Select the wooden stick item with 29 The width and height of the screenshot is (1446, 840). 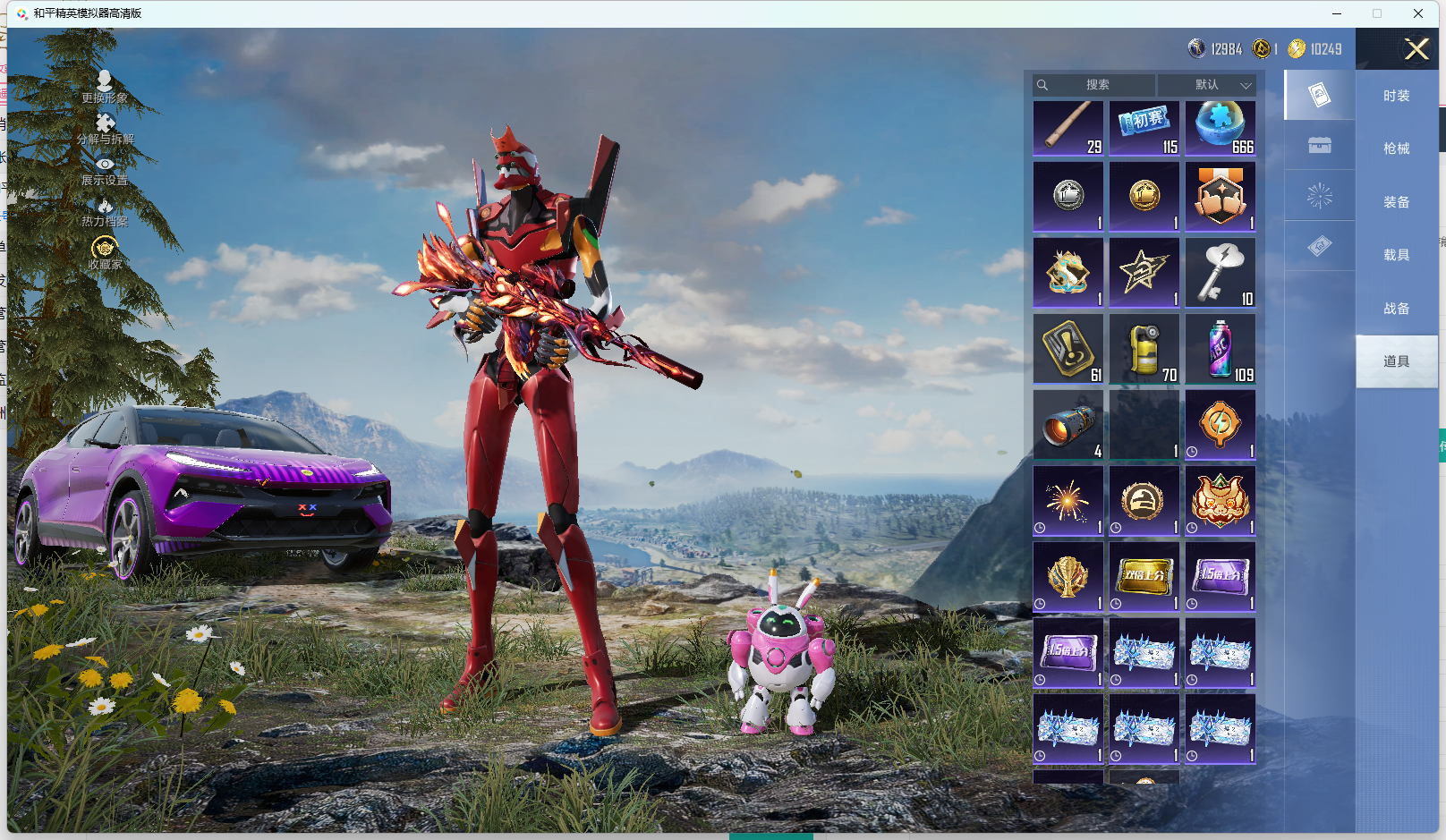[x=1068, y=128]
